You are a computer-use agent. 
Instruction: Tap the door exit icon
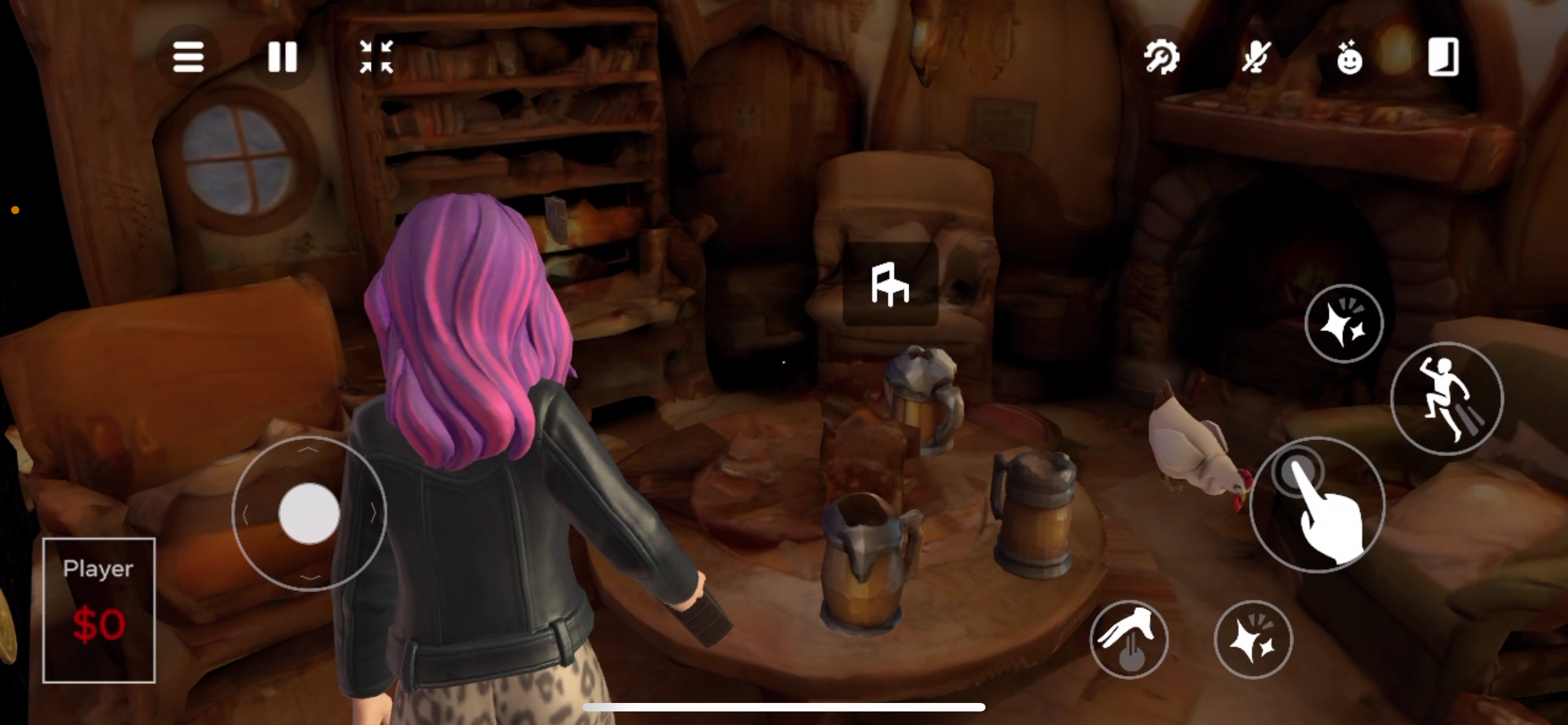click(x=1443, y=57)
